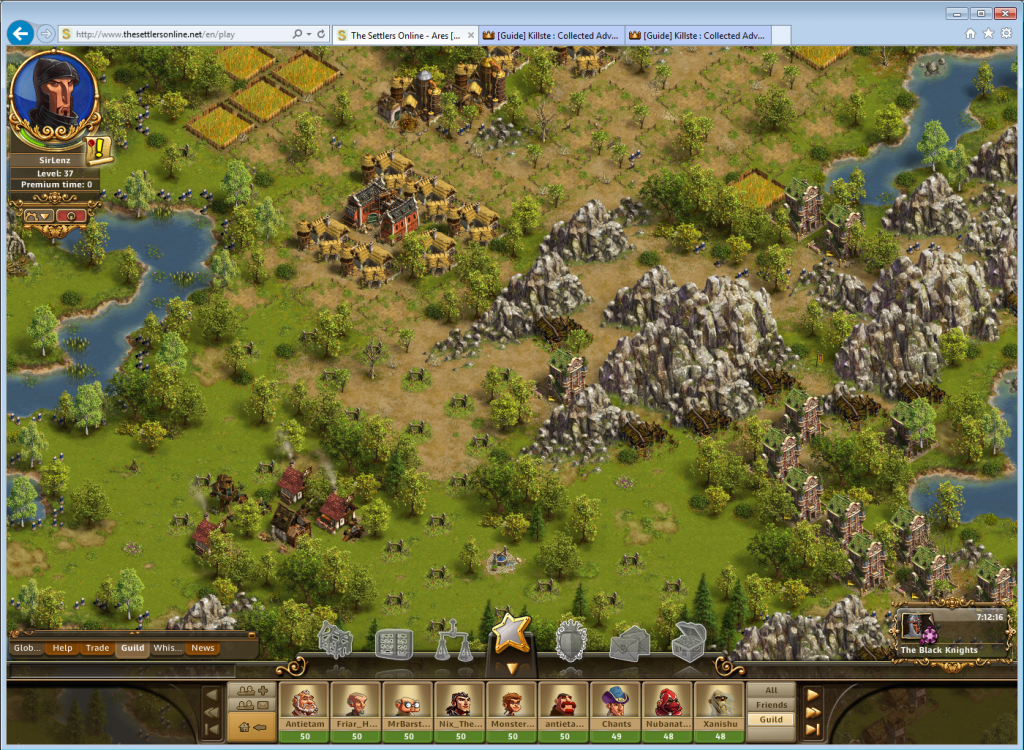Open the star menu
The width and height of the screenshot is (1024, 750).
[510, 632]
